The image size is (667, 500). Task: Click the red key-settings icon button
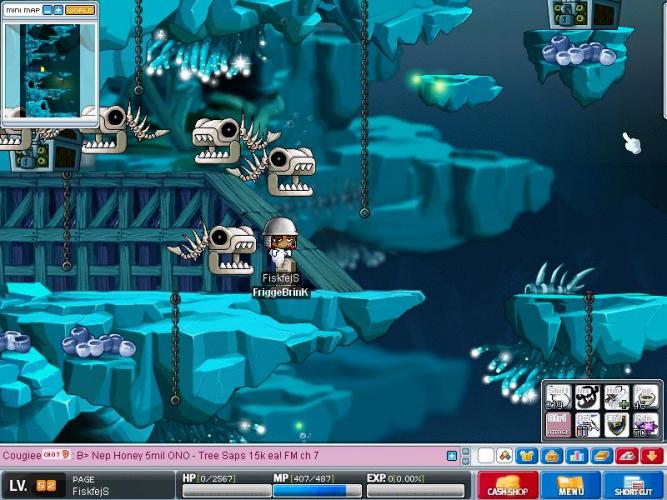pos(627,456)
